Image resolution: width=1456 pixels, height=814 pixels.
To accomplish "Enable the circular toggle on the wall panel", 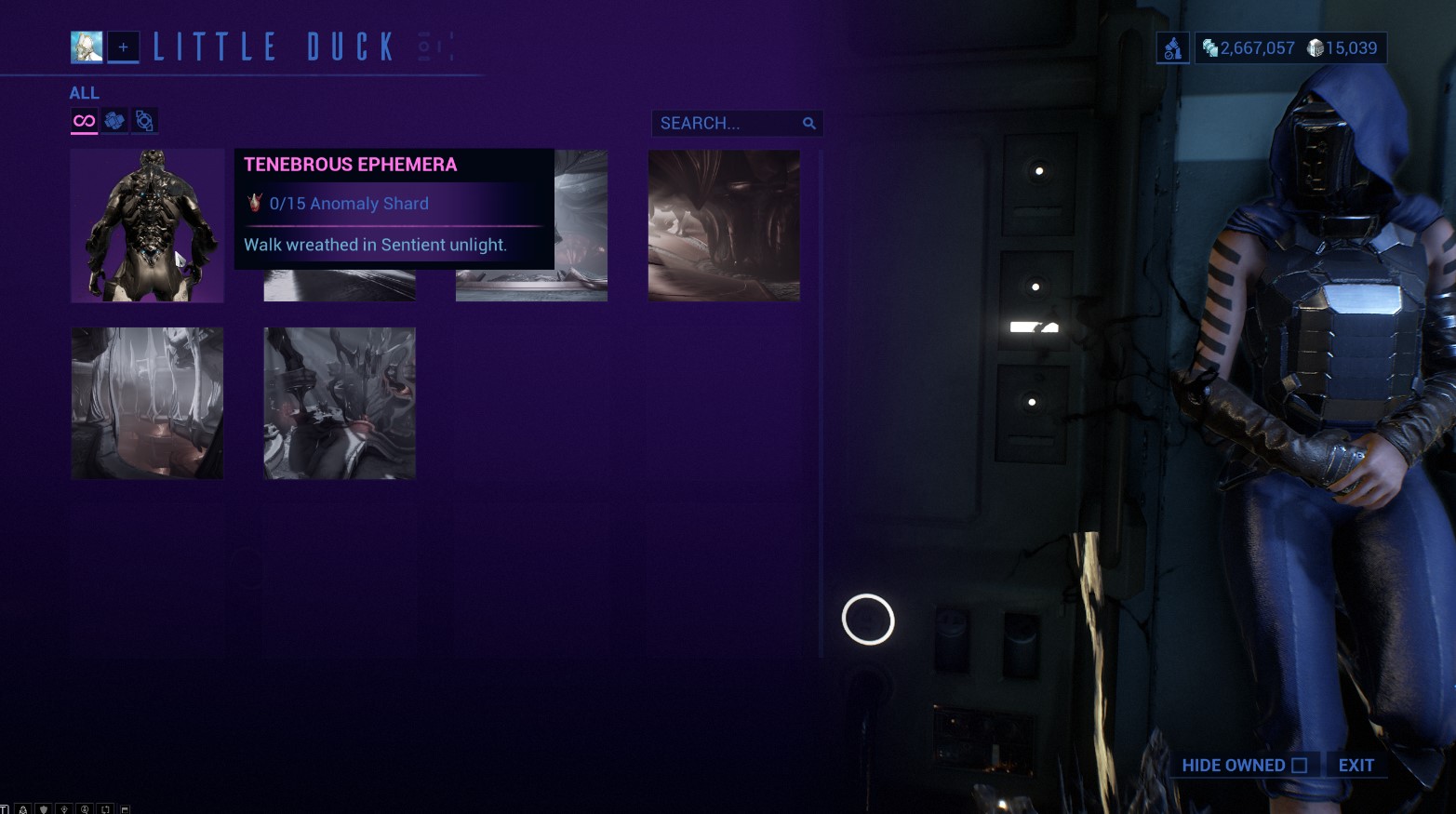I will [867, 620].
